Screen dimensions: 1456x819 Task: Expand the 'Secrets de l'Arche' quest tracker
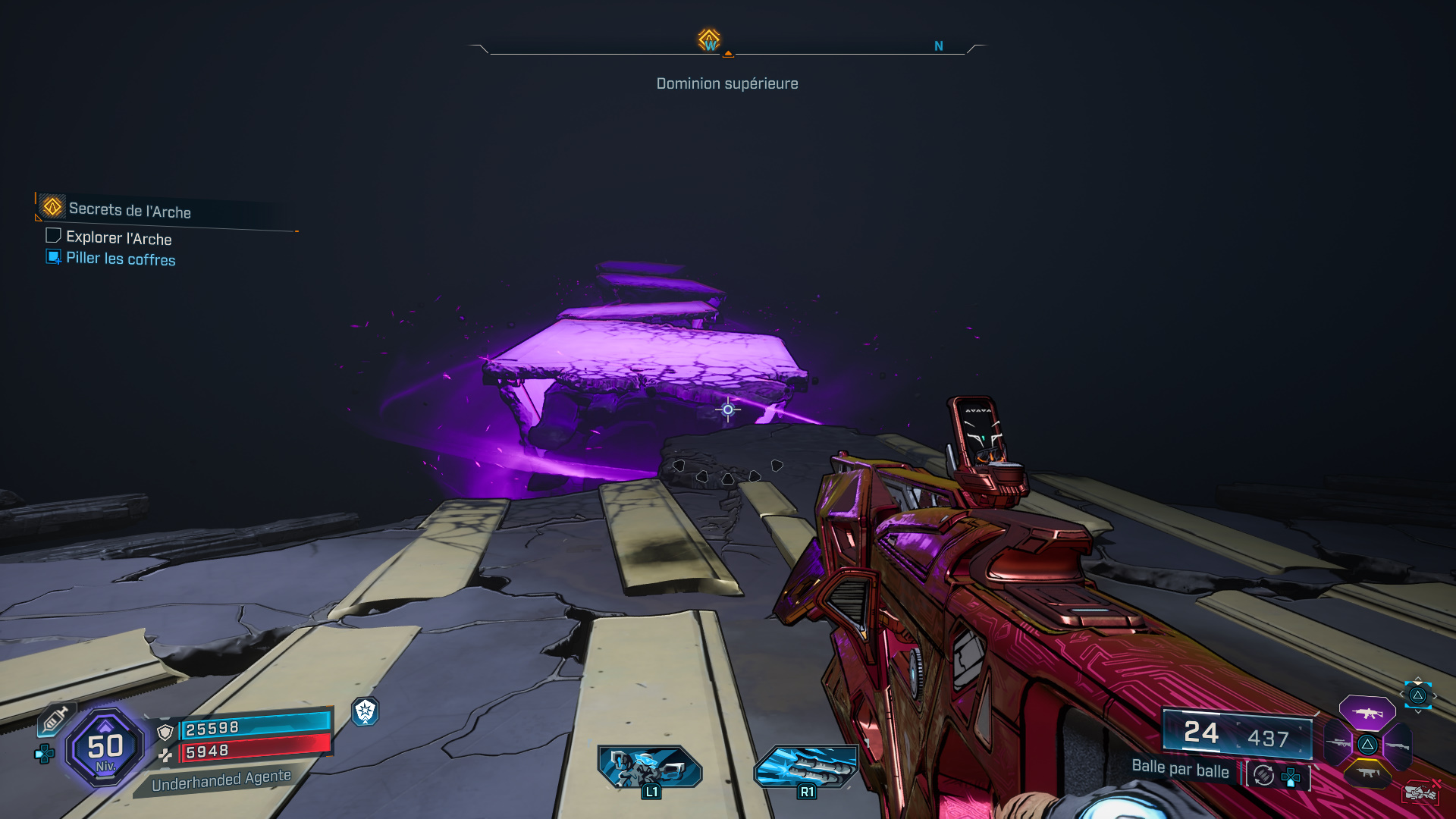(x=129, y=211)
